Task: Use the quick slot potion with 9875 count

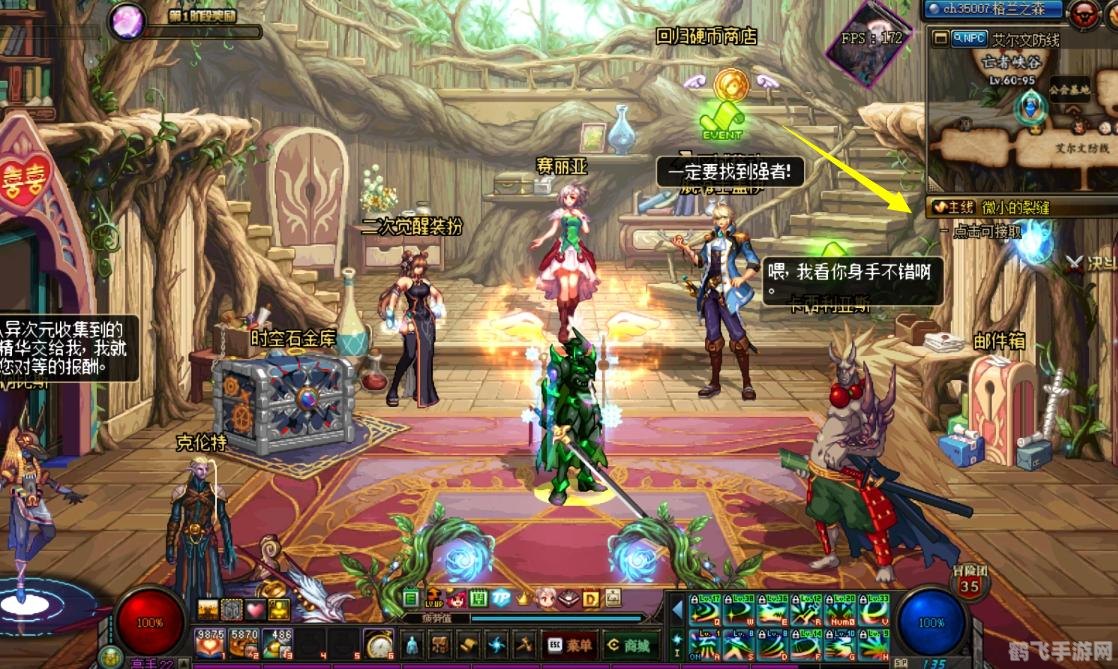Action: pos(208,643)
